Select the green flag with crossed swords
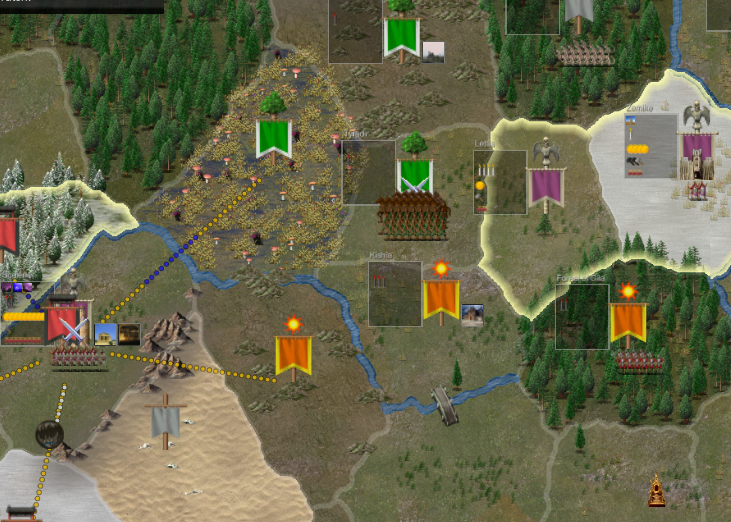 (x=414, y=176)
